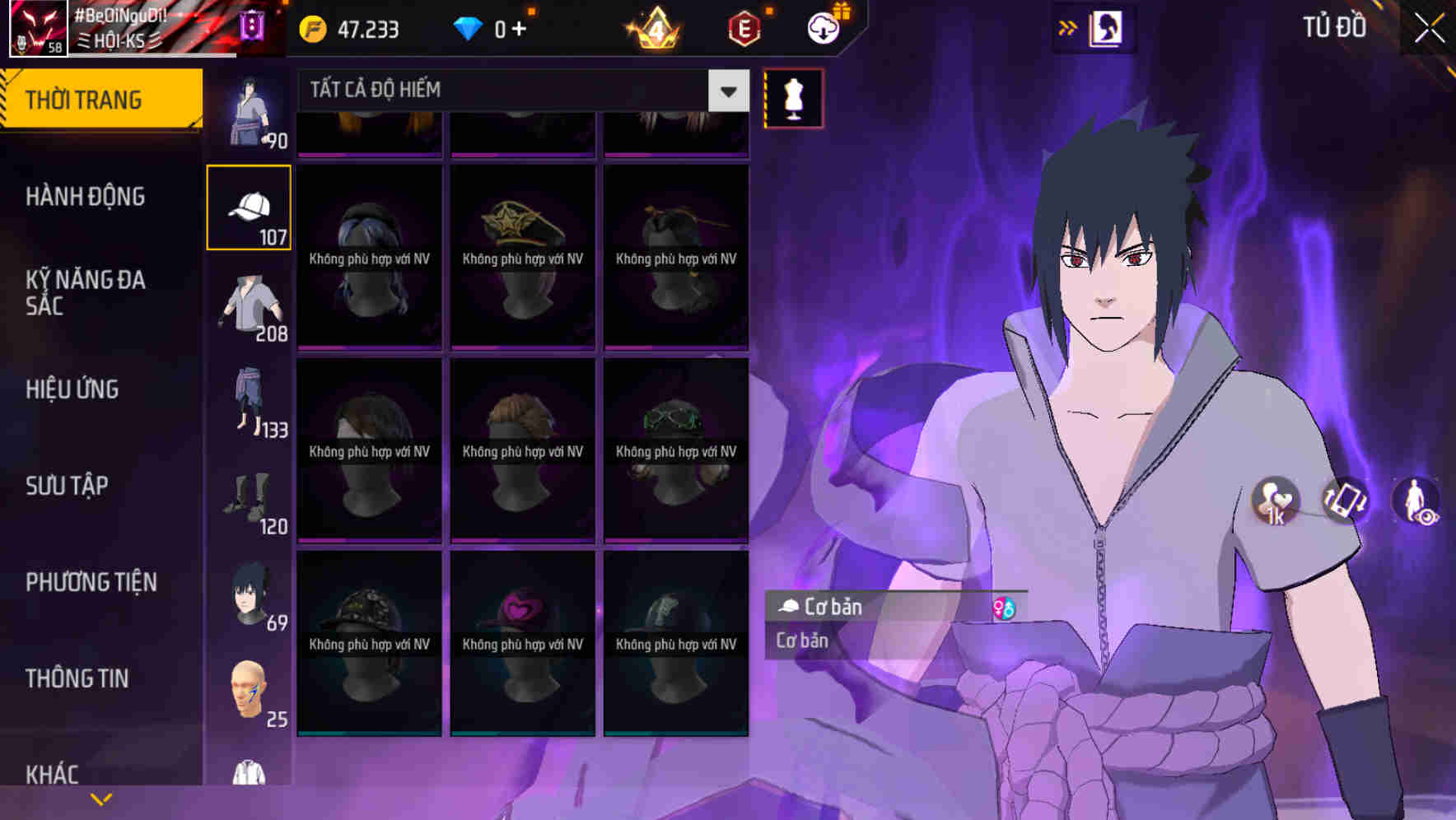1456x820 pixels.
Task: Expand more categories with the bottom chevron arrow
Action: pyautogui.click(x=102, y=799)
